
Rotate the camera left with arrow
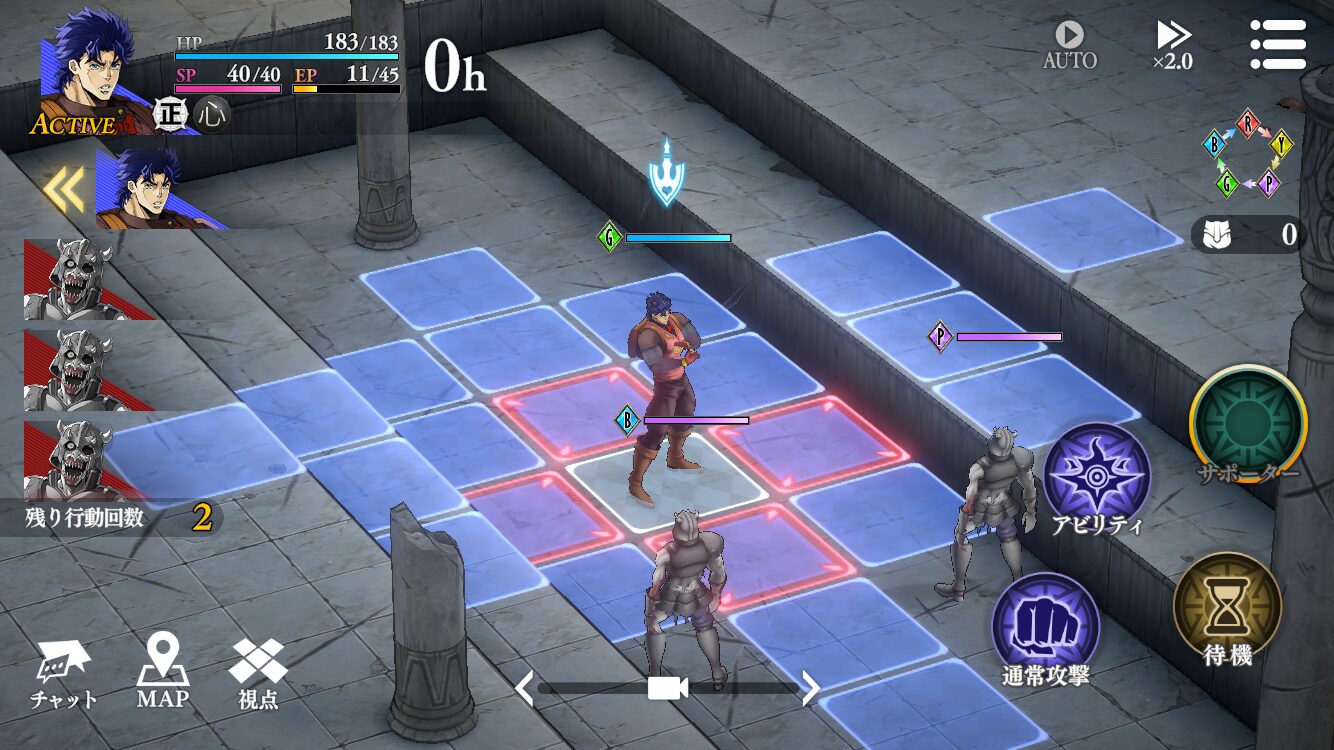click(524, 688)
